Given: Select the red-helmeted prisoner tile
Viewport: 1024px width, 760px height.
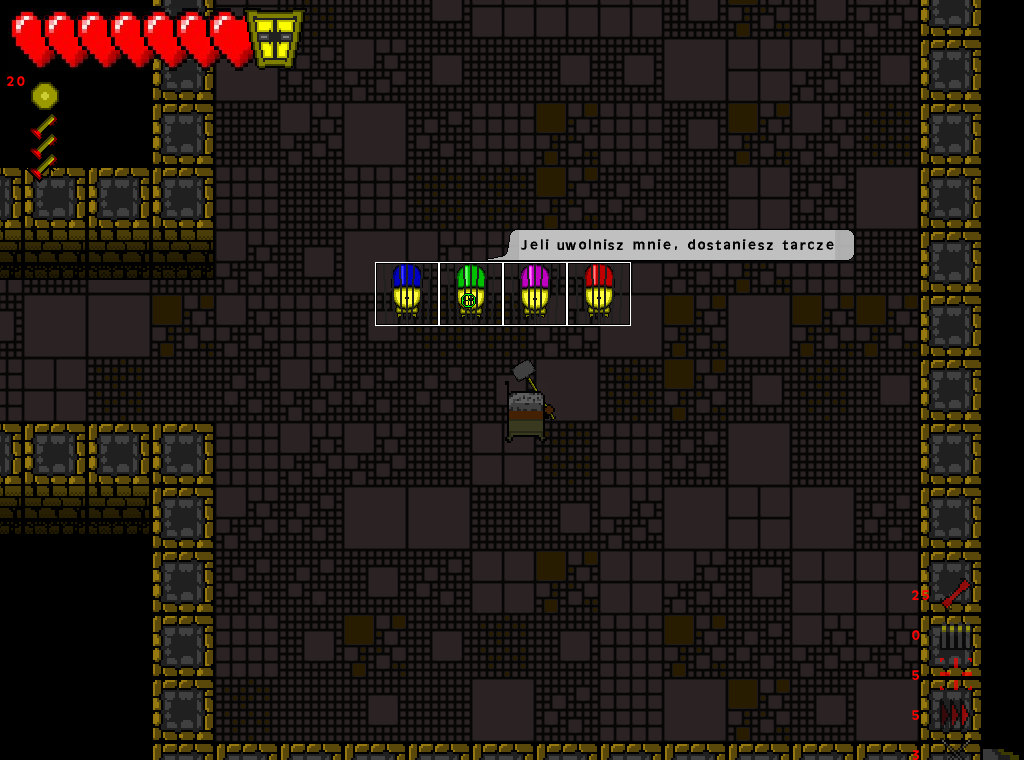Looking at the screenshot, I should (599, 293).
